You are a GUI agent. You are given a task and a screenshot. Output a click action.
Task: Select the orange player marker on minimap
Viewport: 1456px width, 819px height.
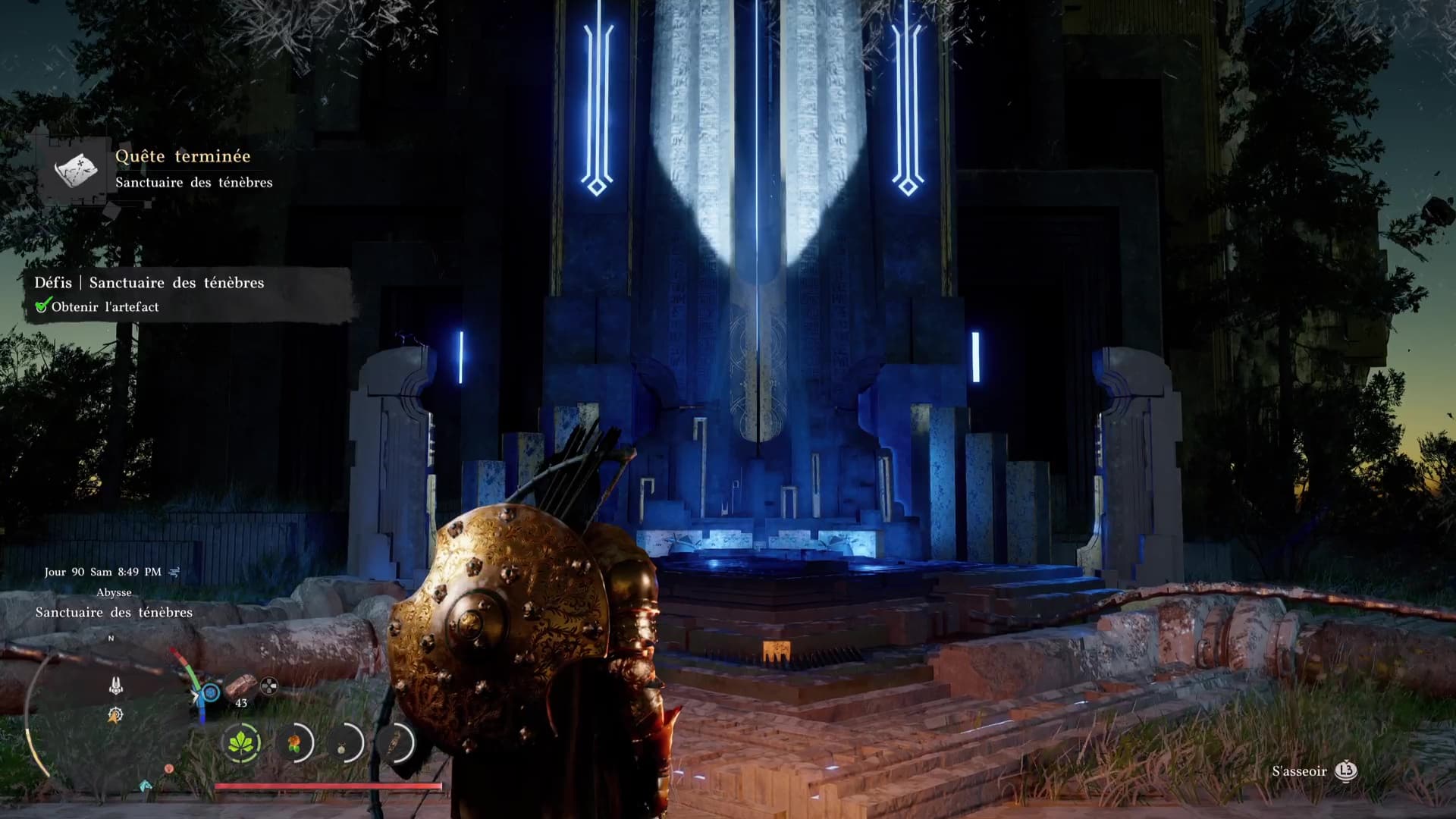pos(115,714)
